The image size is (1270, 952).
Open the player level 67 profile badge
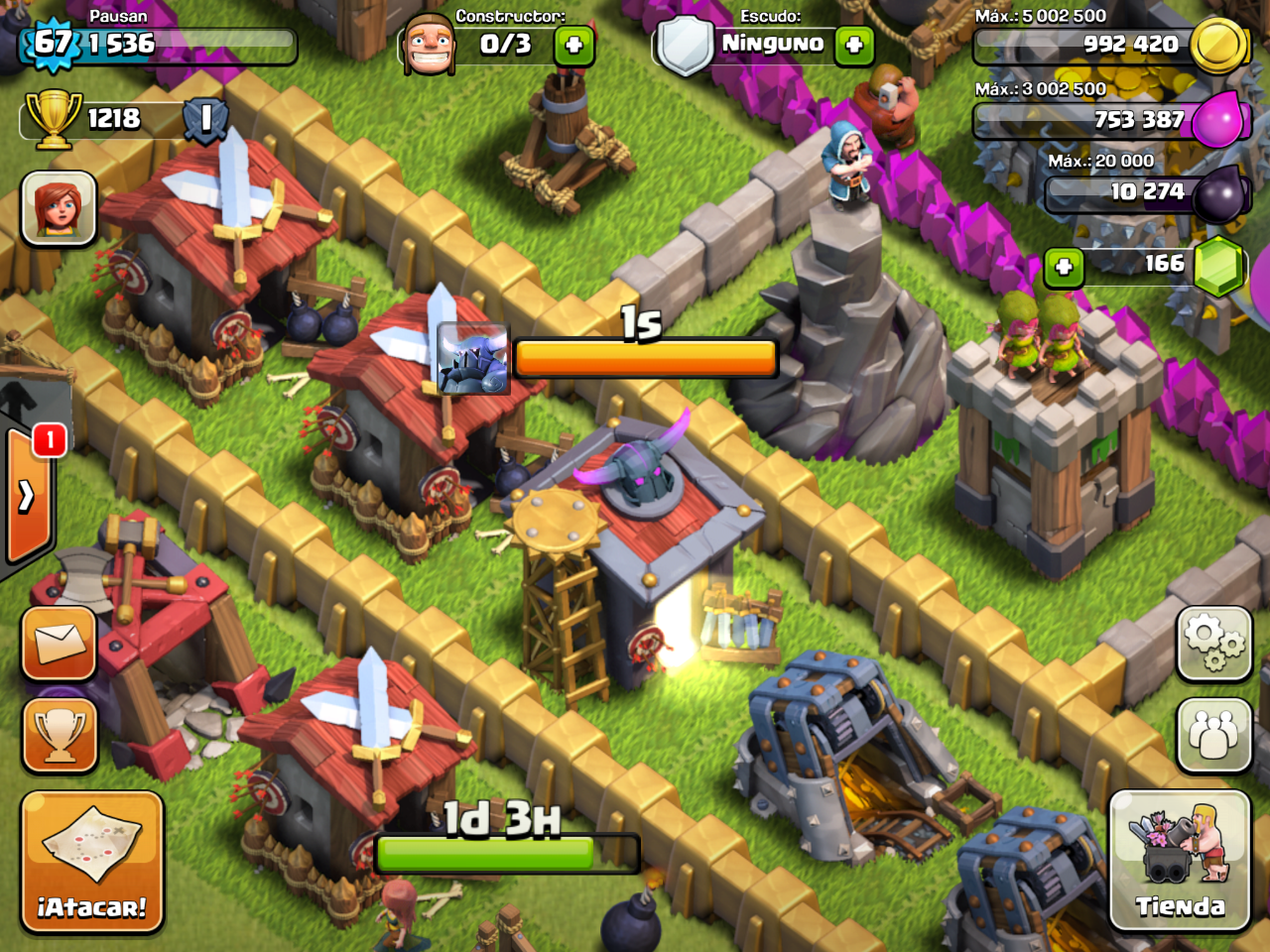tap(52, 44)
